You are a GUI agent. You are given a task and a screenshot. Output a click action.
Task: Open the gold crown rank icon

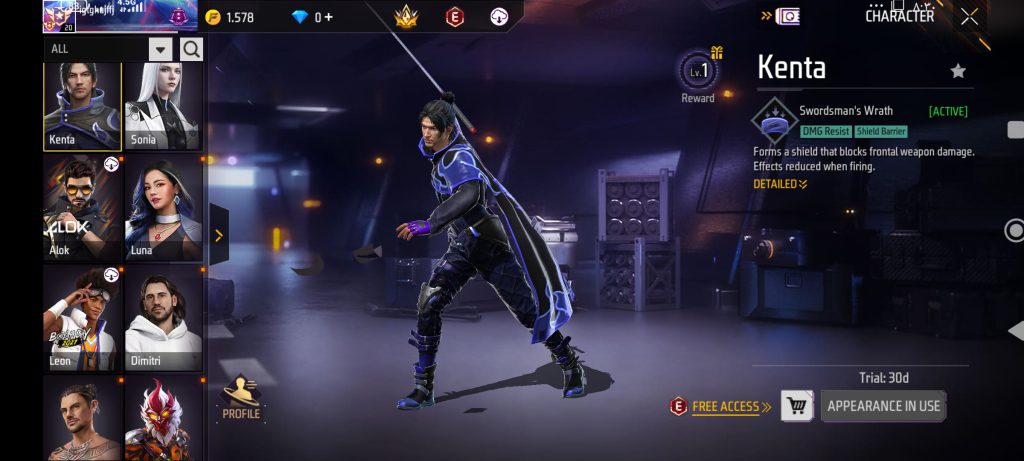406,17
